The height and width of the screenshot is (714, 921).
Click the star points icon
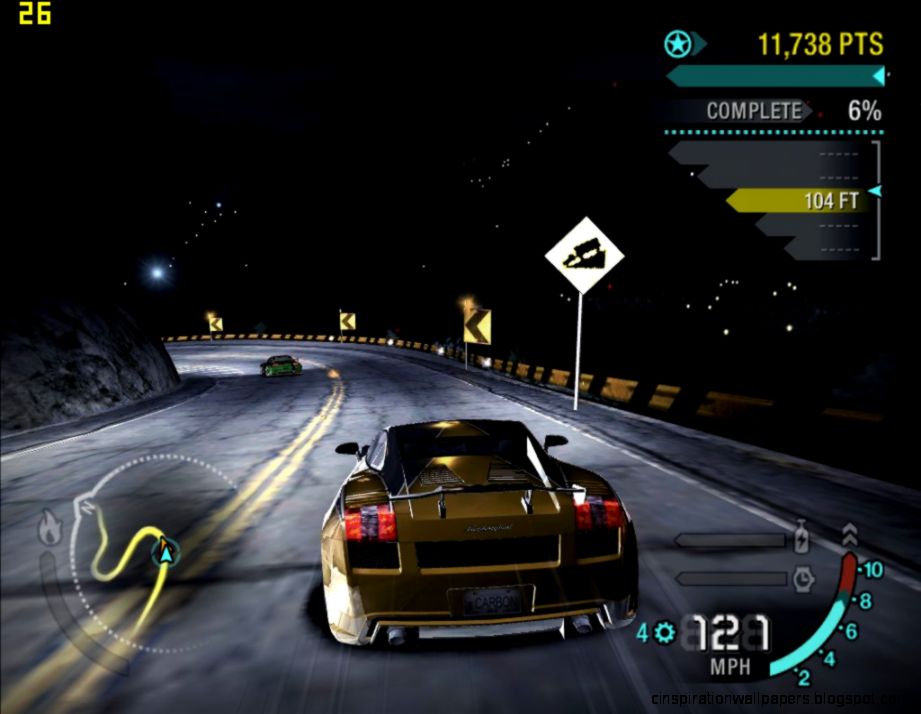676,43
